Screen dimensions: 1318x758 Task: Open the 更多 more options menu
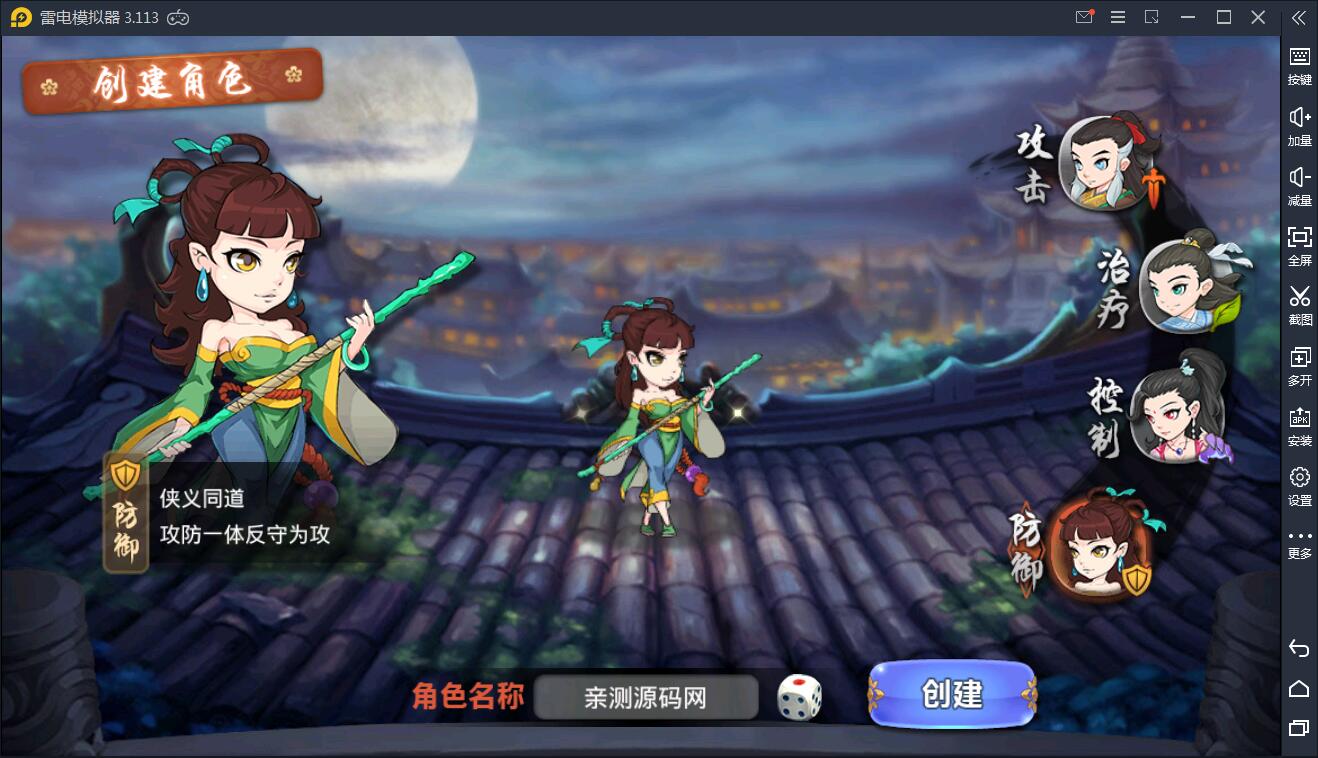pos(1299,540)
